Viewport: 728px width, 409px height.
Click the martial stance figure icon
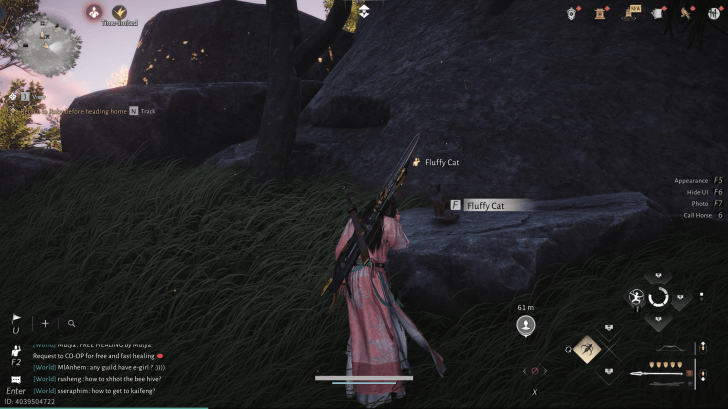coord(636,297)
